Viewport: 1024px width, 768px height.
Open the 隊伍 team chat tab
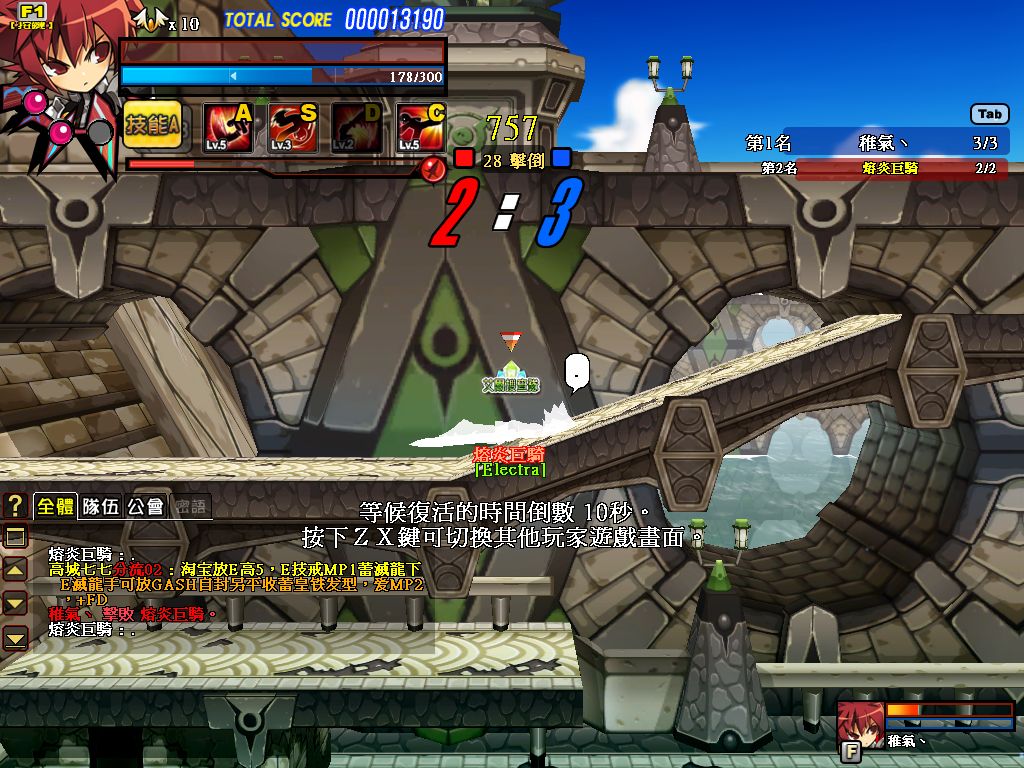100,506
